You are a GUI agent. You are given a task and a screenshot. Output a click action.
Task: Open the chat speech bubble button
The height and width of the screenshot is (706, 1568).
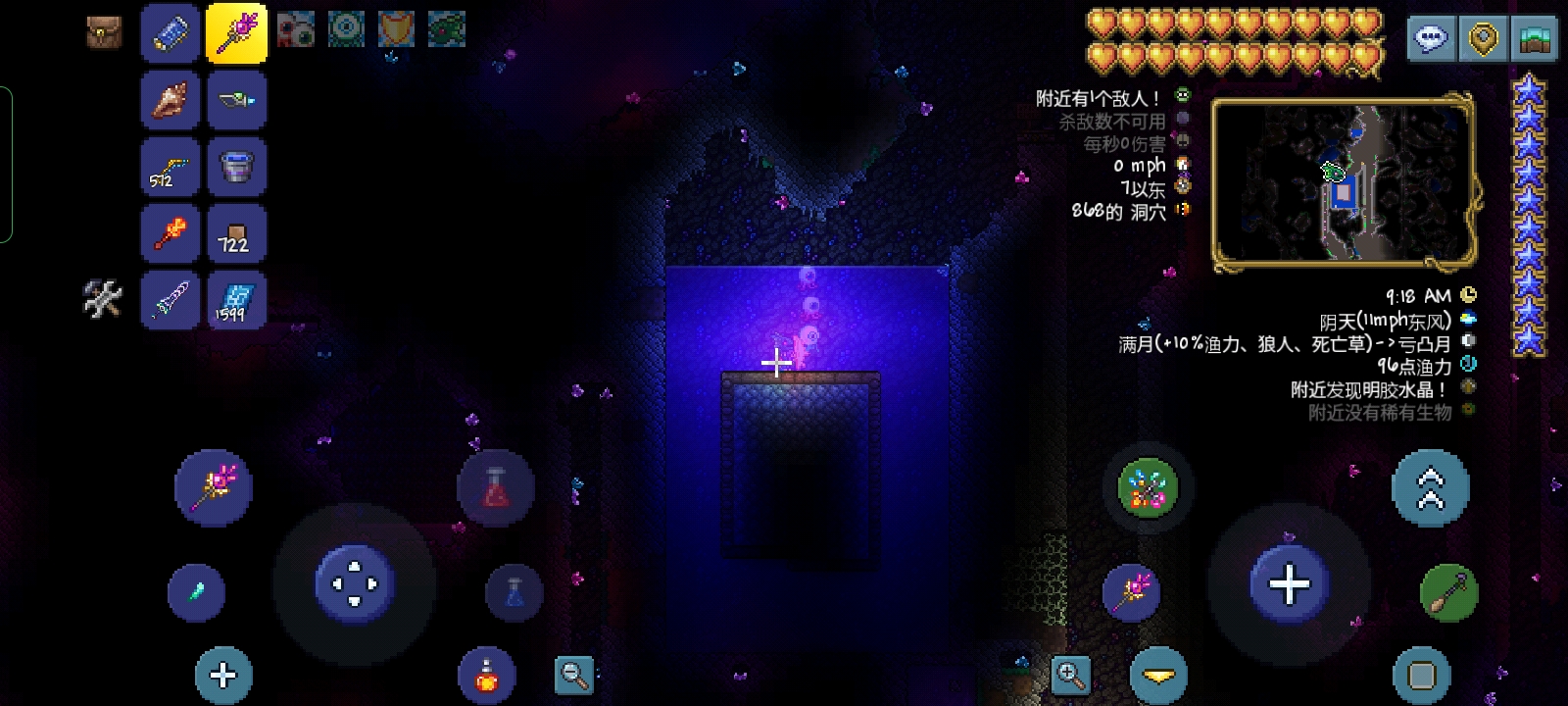[x=1431, y=39]
